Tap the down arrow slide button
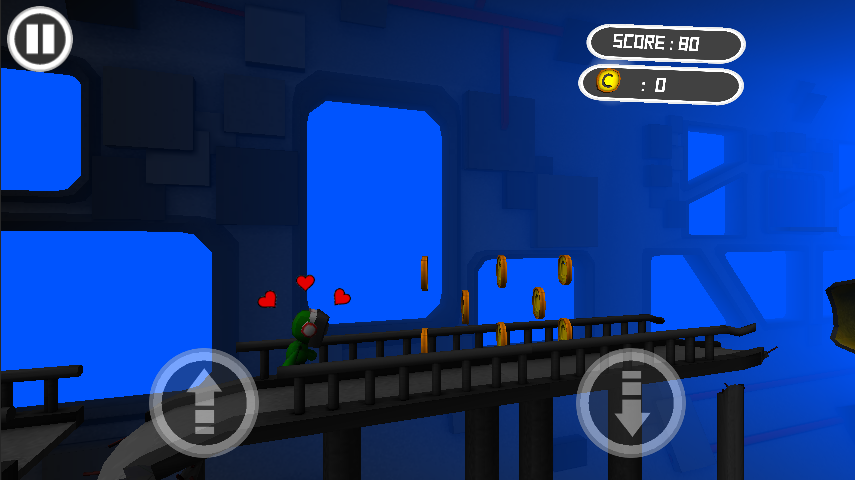This screenshot has width=855, height=480. (x=630, y=403)
